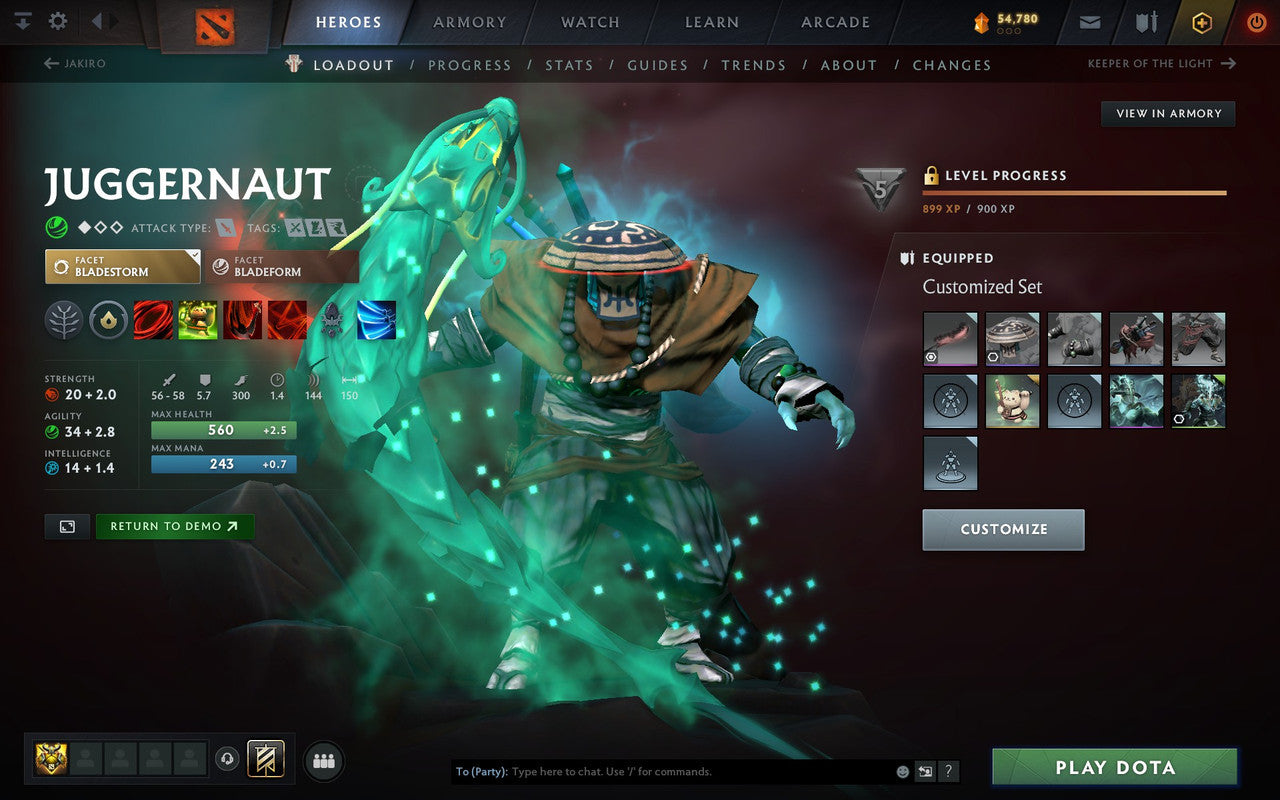Viewport: 1280px width, 800px height.
Task: Click CUSTOMIZE under Equipped items
Action: [x=1003, y=529]
